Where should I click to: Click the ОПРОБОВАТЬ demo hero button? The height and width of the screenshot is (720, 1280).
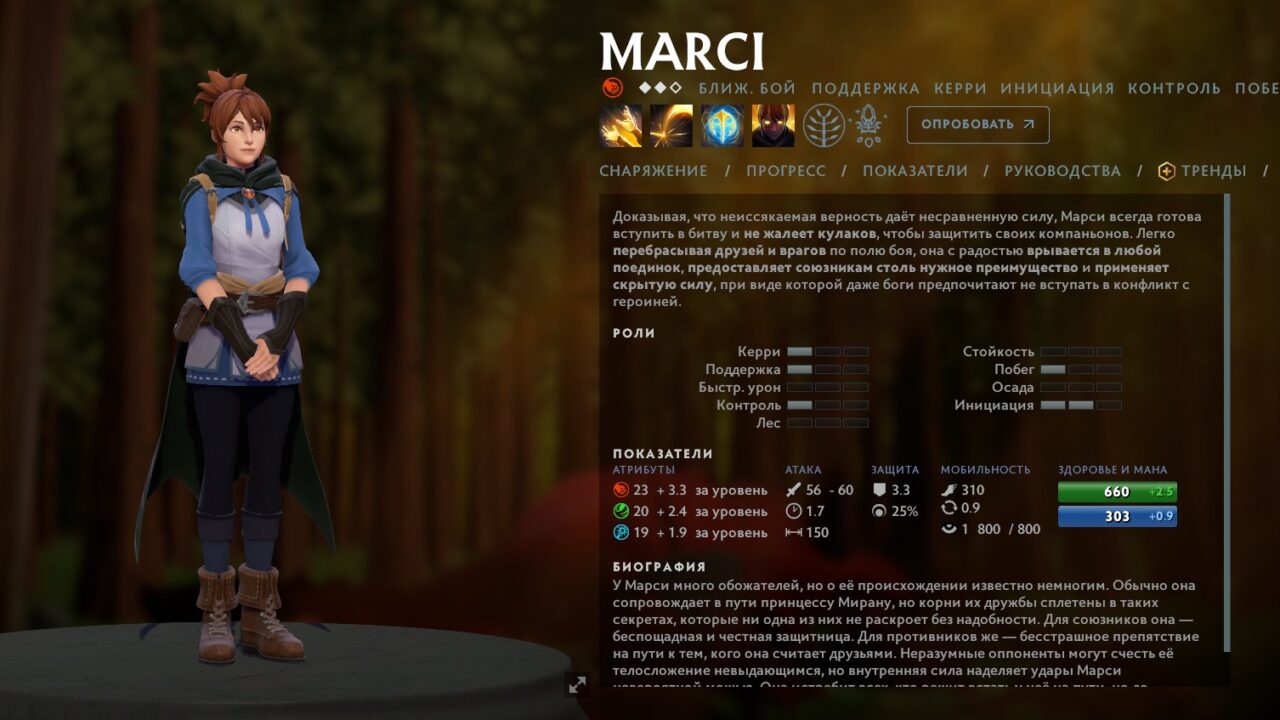(x=978, y=125)
